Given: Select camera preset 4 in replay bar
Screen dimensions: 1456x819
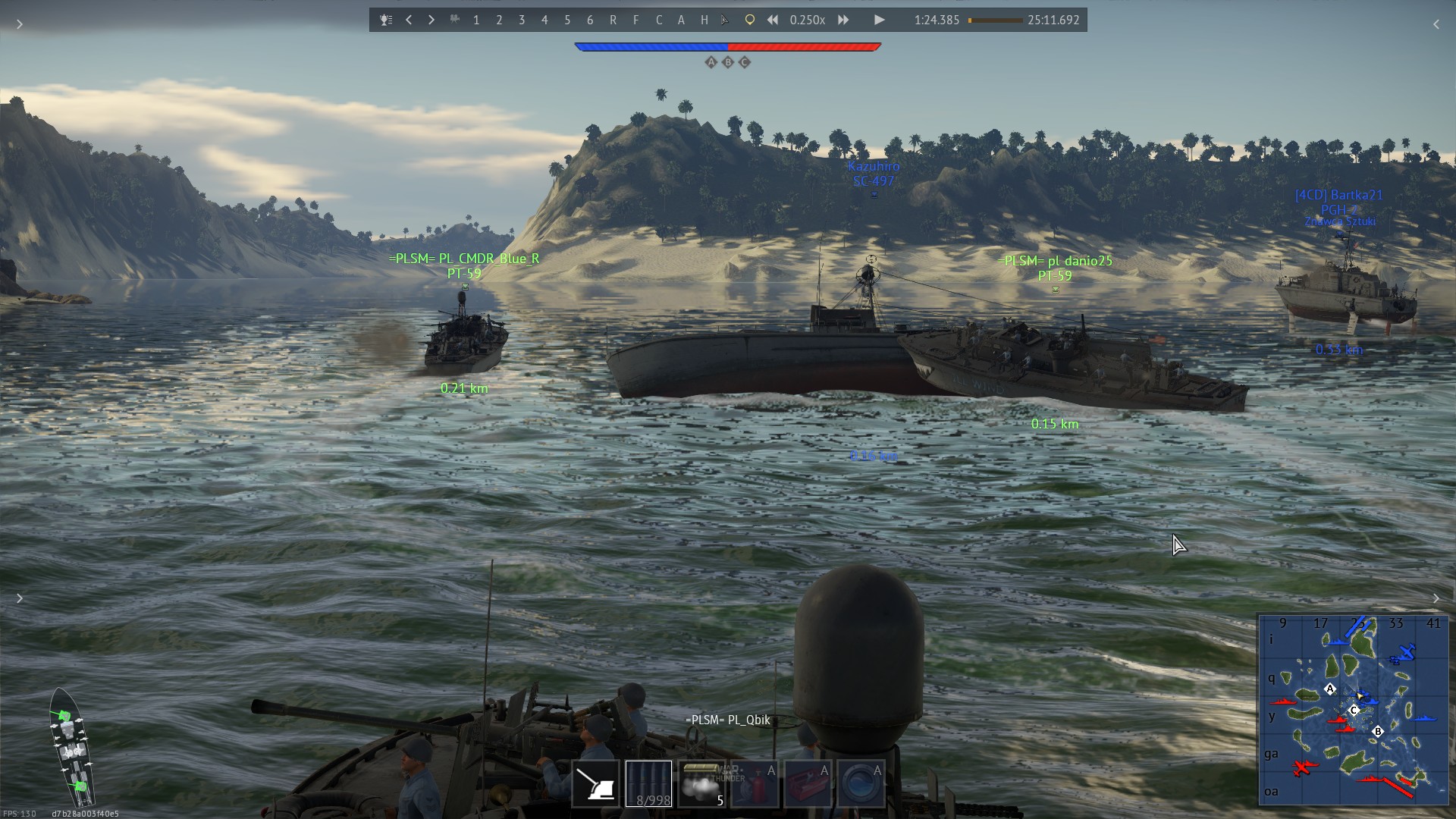Looking at the screenshot, I should 544,20.
